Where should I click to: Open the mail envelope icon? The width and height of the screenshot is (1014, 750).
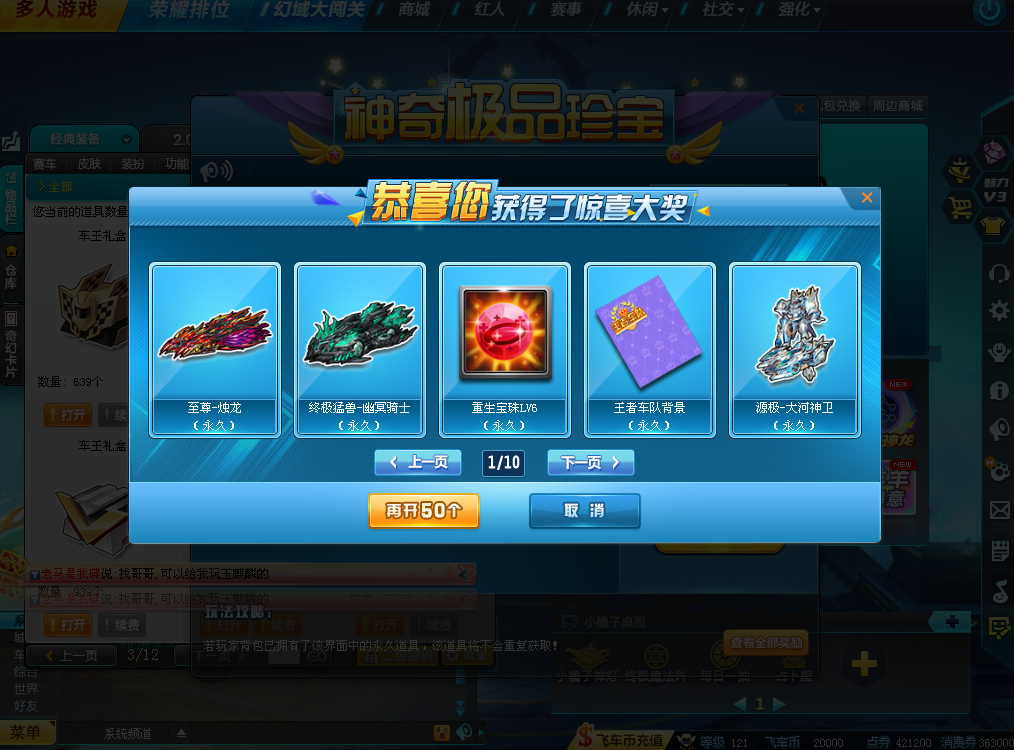click(x=999, y=511)
